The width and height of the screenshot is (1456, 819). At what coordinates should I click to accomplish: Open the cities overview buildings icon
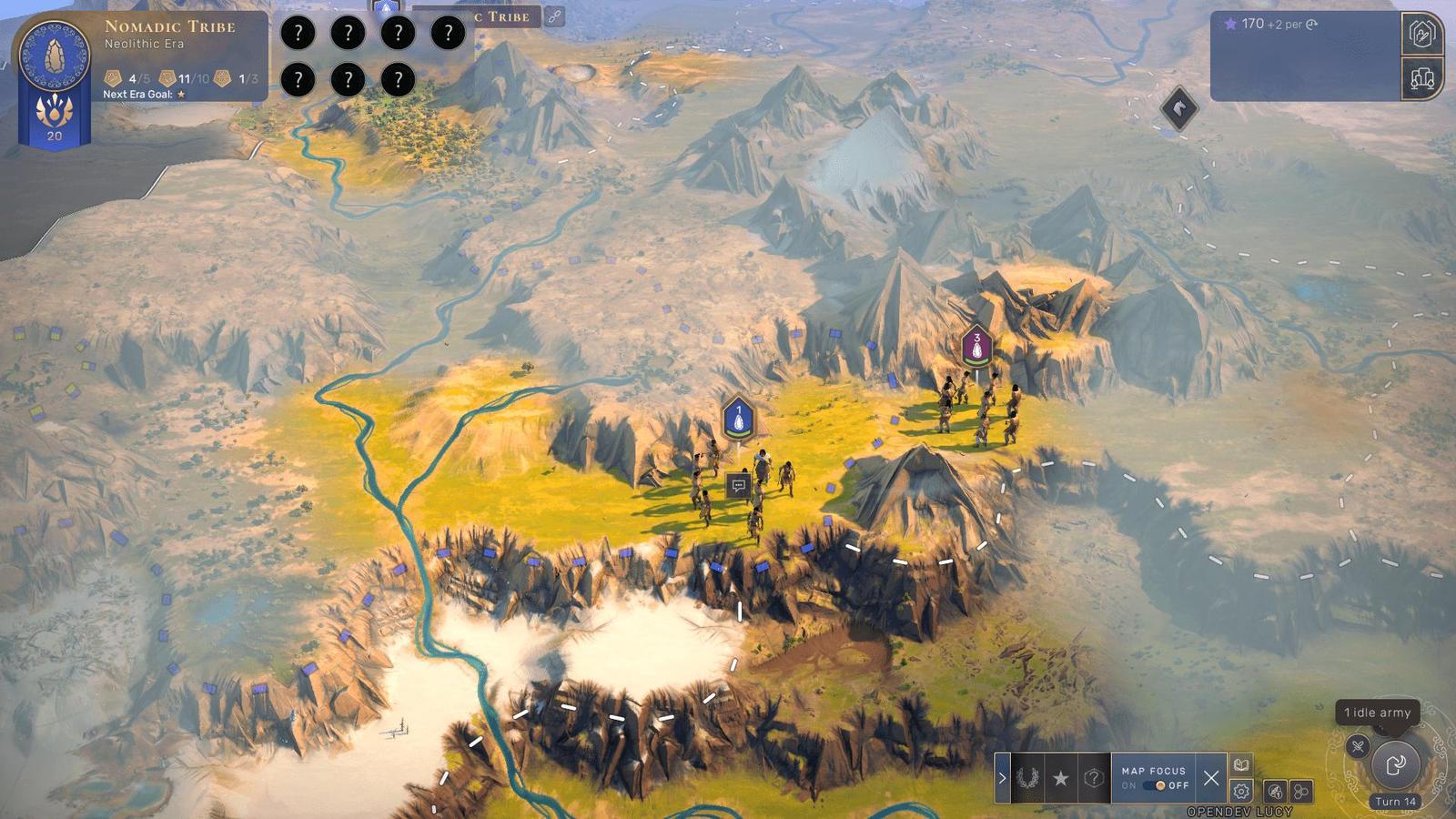point(1421,78)
